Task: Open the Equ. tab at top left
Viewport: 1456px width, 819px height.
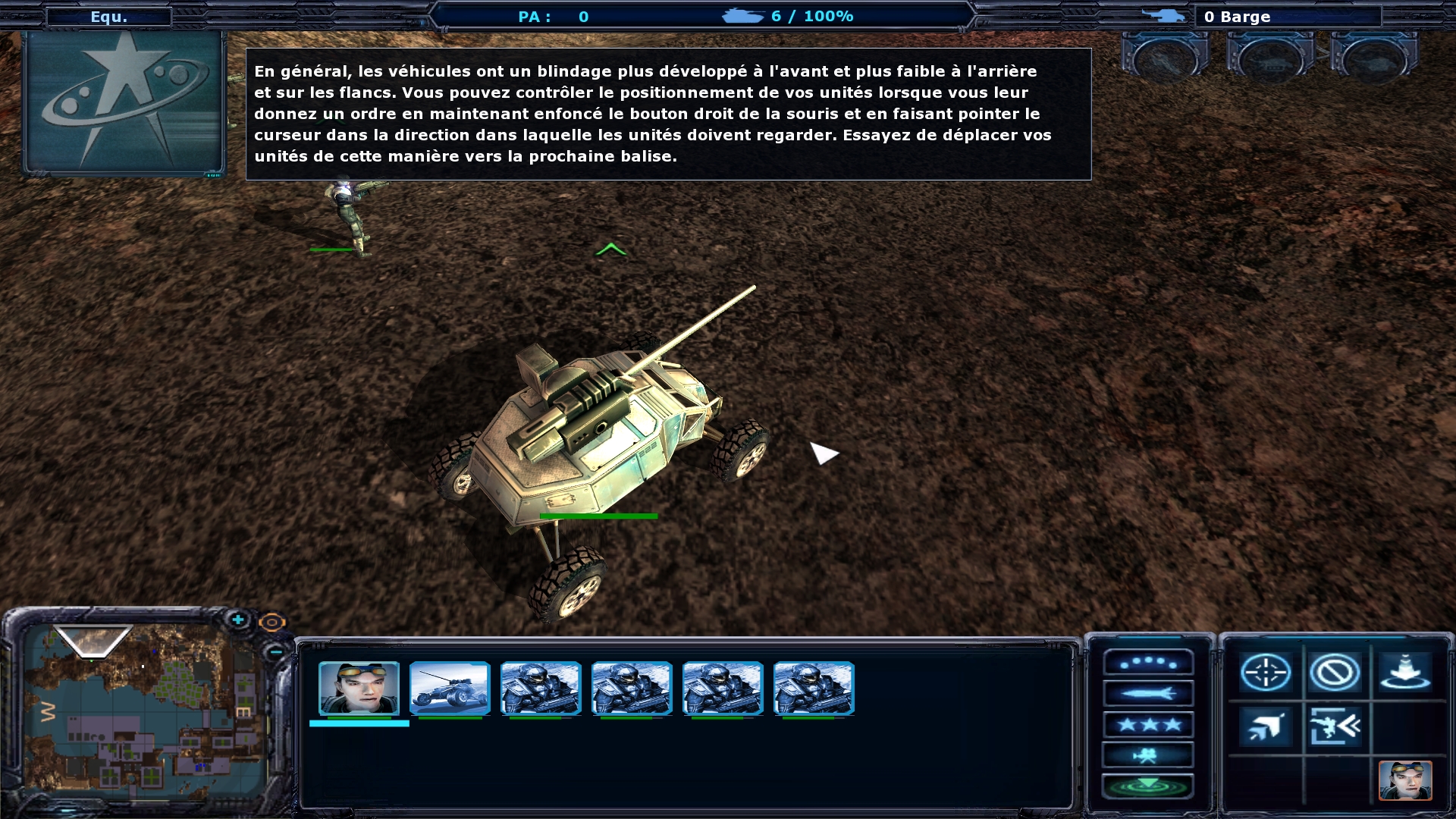Action: (x=109, y=17)
